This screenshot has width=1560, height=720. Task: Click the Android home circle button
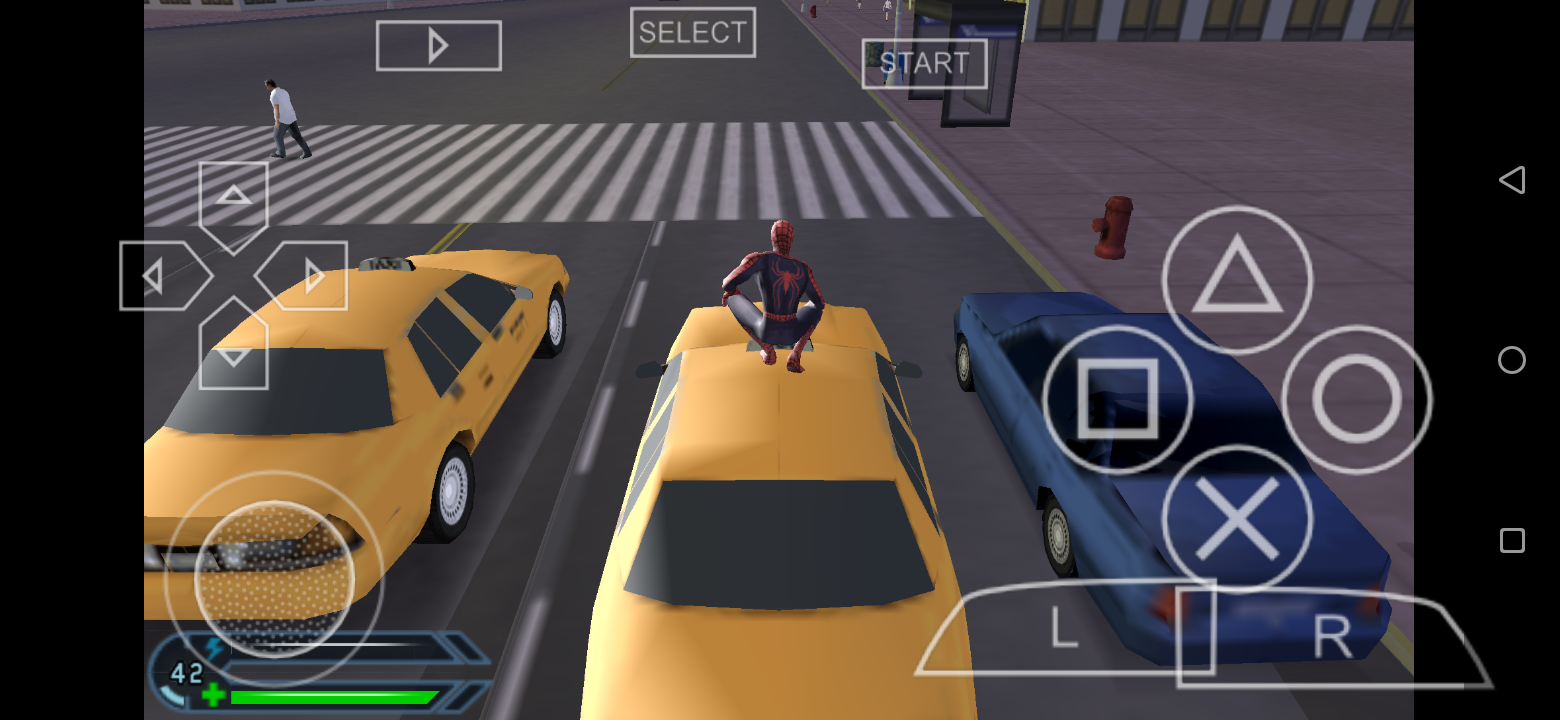[1512, 360]
